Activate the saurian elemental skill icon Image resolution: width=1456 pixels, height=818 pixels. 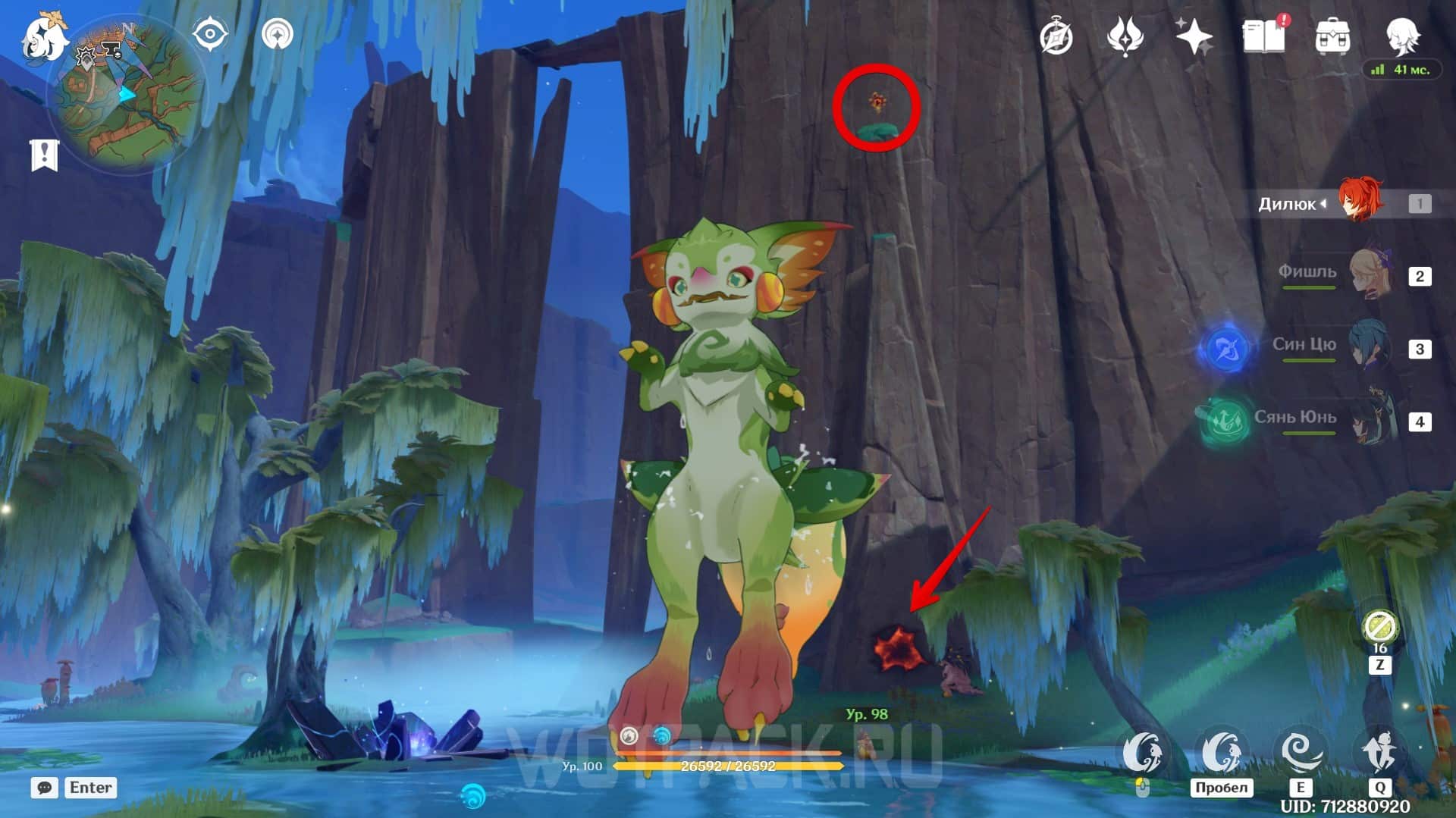point(1301,753)
